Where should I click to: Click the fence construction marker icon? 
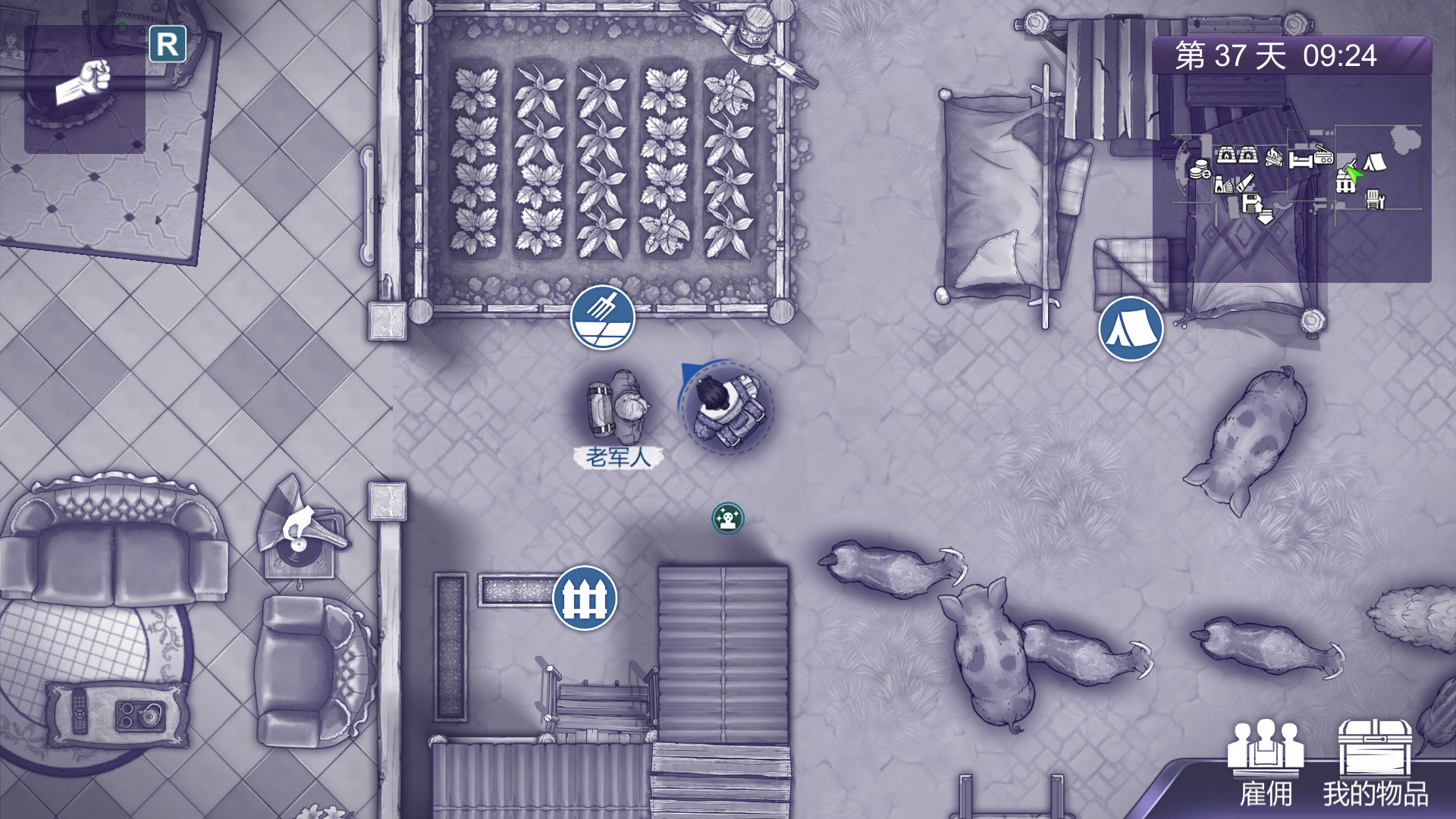(584, 598)
